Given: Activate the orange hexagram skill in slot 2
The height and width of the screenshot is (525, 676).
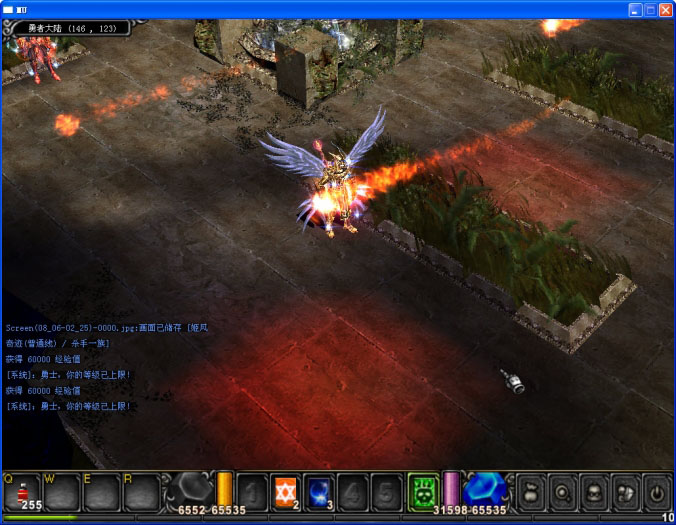Looking at the screenshot, I should point(286,493).
